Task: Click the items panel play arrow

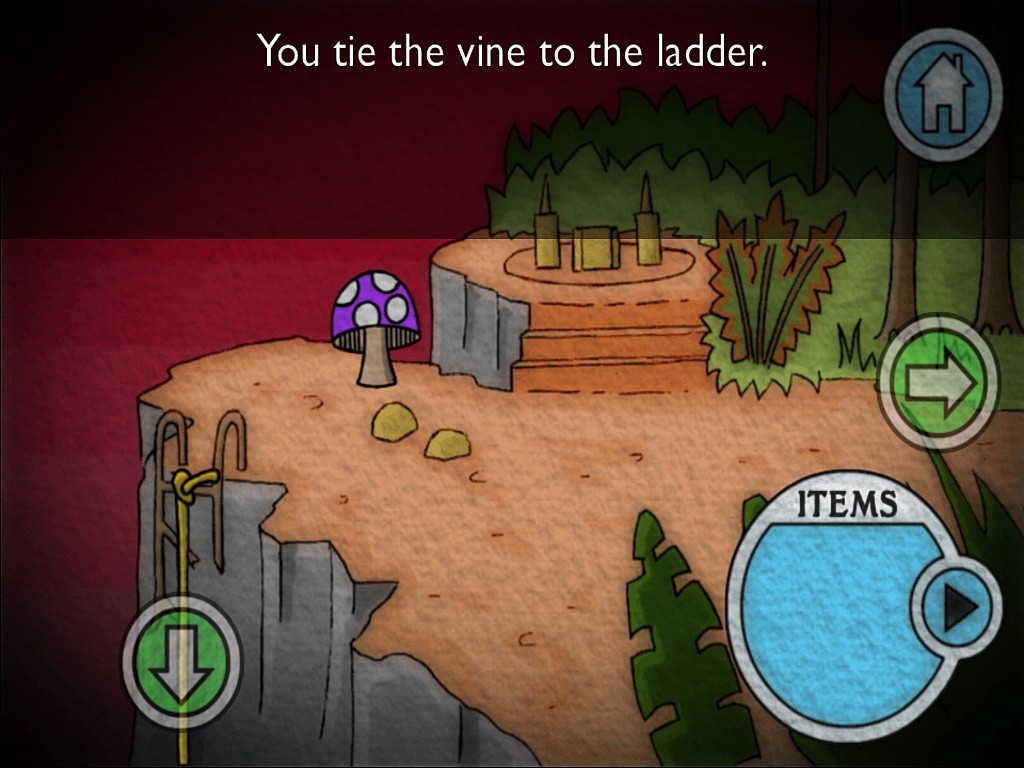Action: point(955,606)
